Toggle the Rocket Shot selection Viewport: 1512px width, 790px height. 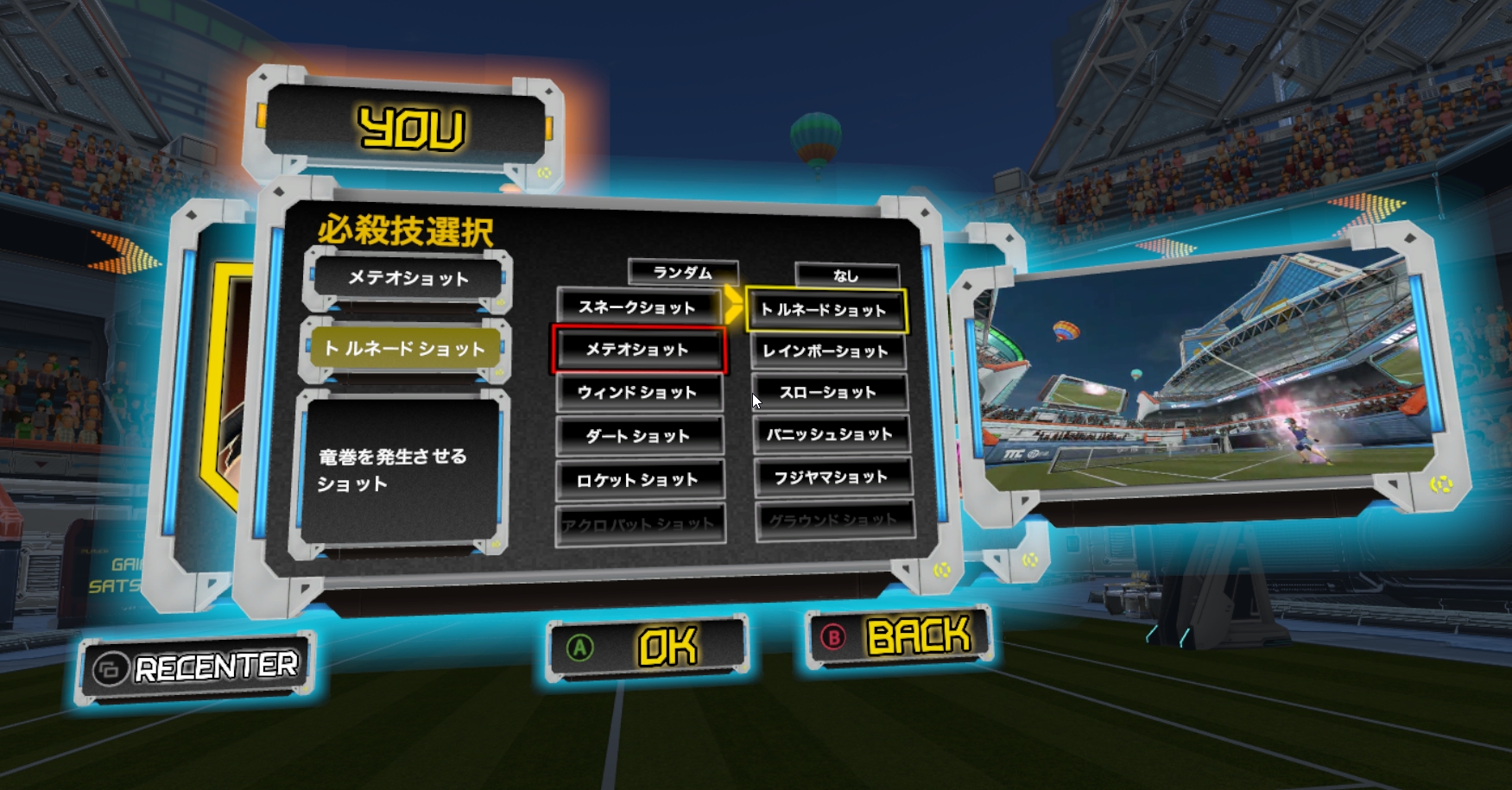(640, 479)
